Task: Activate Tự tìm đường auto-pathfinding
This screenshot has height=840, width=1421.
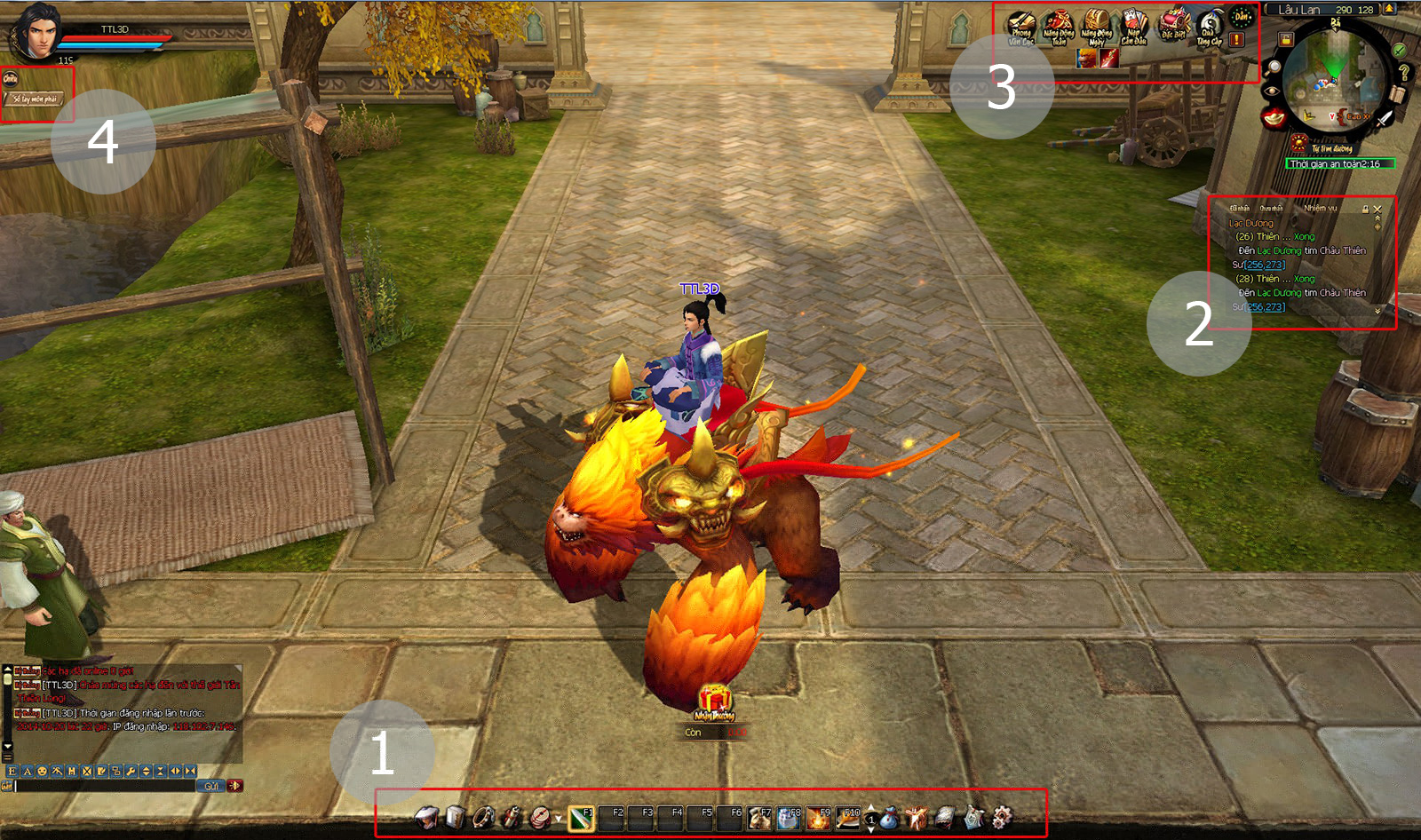Action: click(1300, 143)
